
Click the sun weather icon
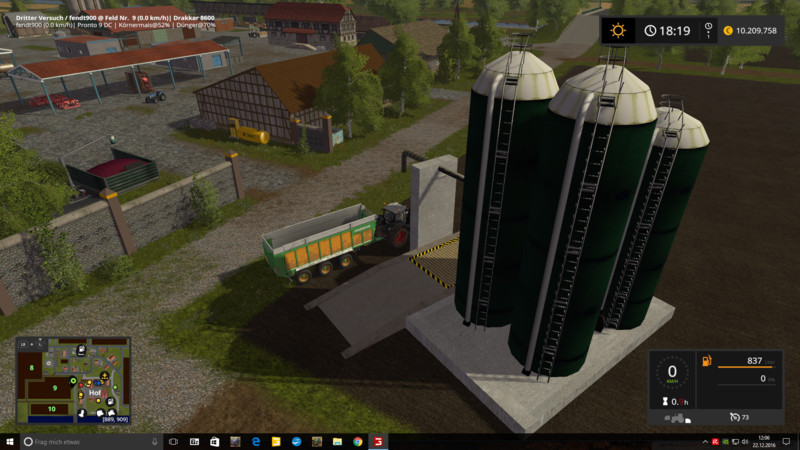click(618, 30)
